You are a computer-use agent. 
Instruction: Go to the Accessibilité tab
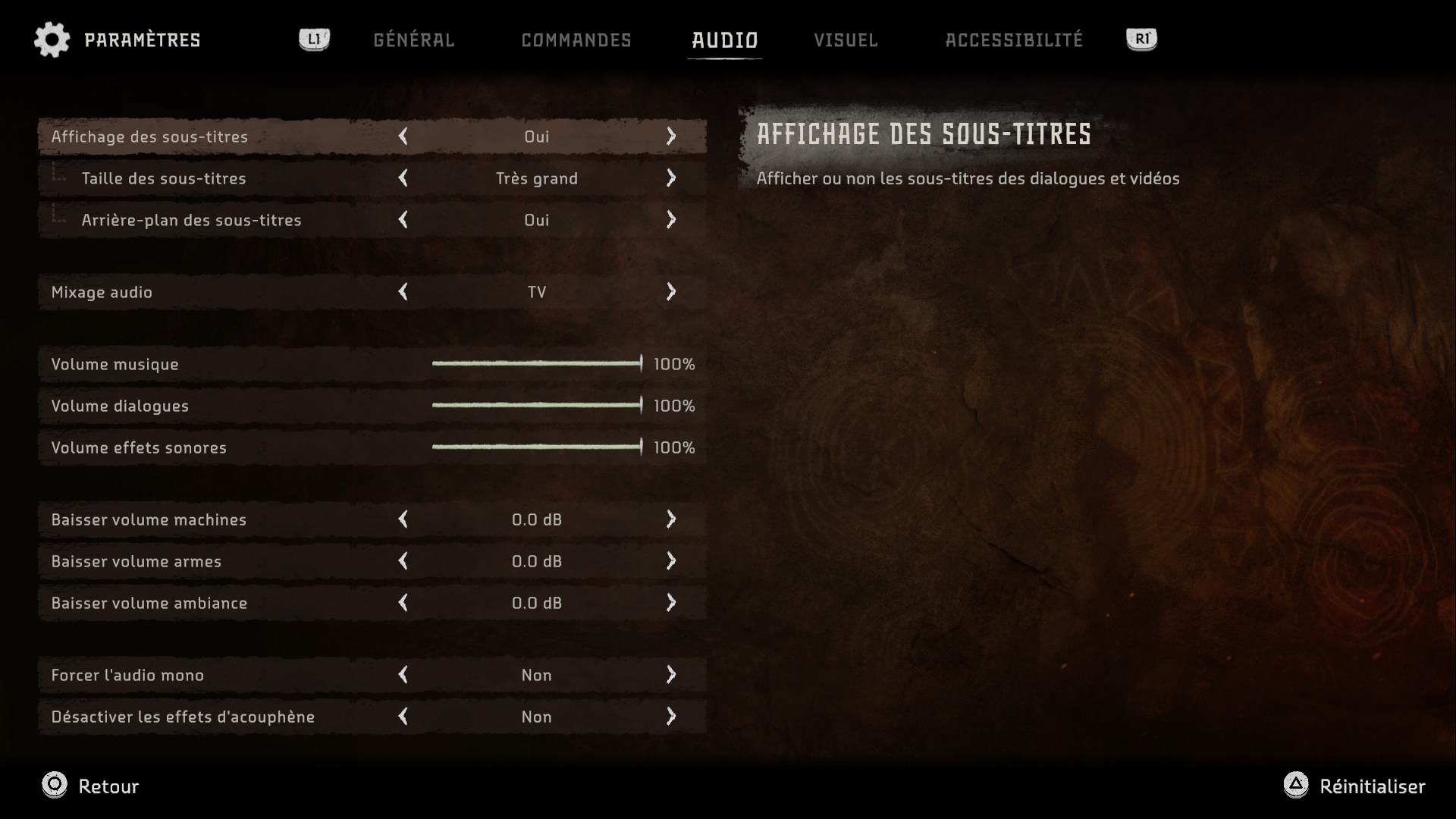1014,40
